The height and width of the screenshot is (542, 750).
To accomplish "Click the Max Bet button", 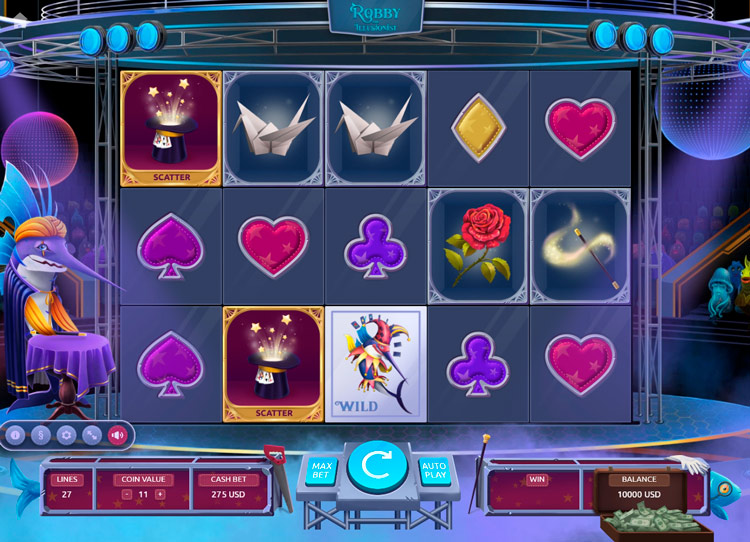I will (x=321, y=470).
